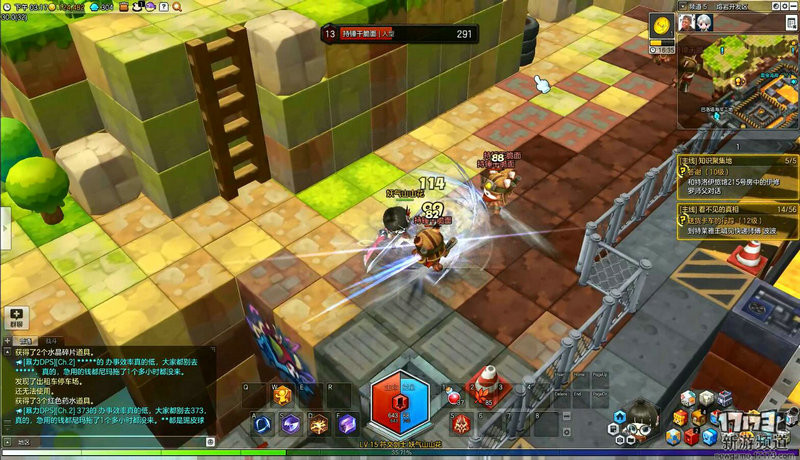The height and width of the screenshot is (460, 800).
Task: Open the group chat button
Action: (16, 317)
